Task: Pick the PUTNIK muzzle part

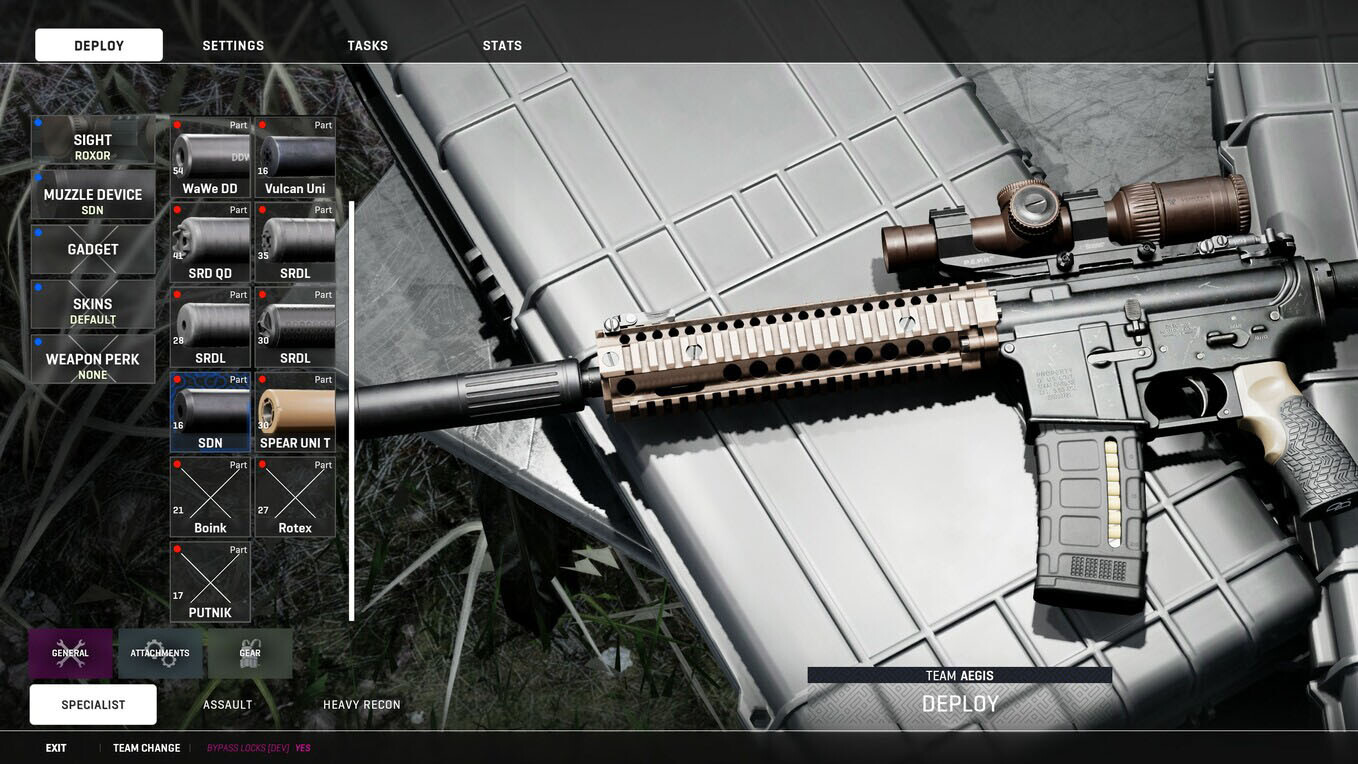Action: [x=210, y=583]
